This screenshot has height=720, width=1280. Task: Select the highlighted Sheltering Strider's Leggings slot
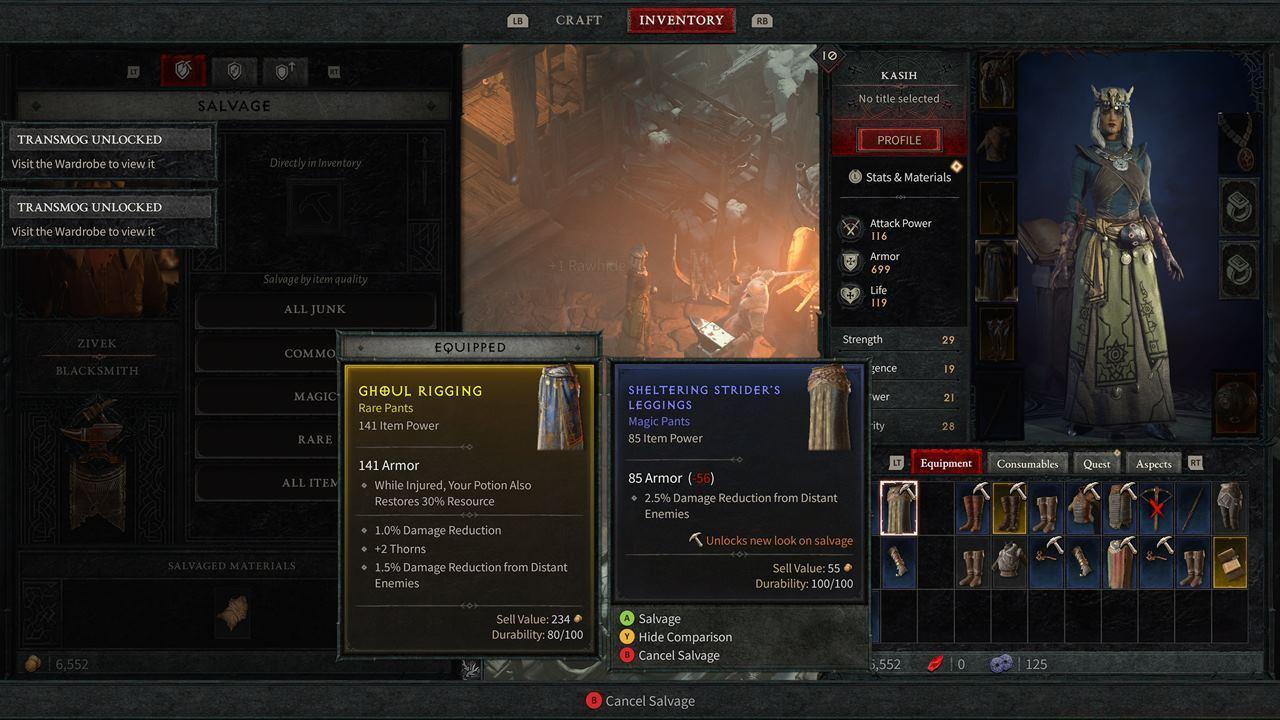click(898, 508)
